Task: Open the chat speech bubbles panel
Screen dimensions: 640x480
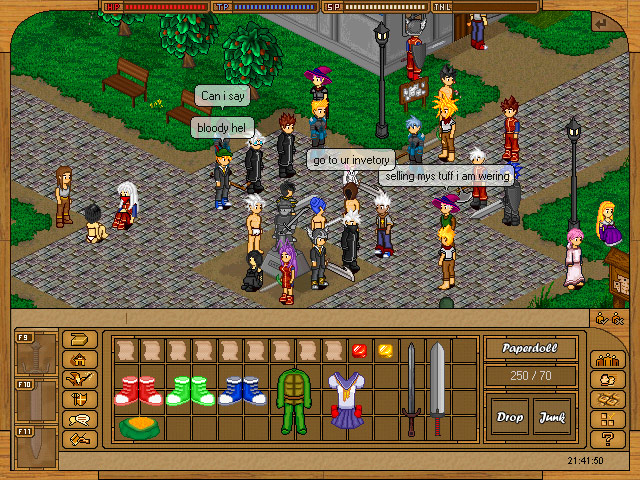Action: tap(80, 419)
